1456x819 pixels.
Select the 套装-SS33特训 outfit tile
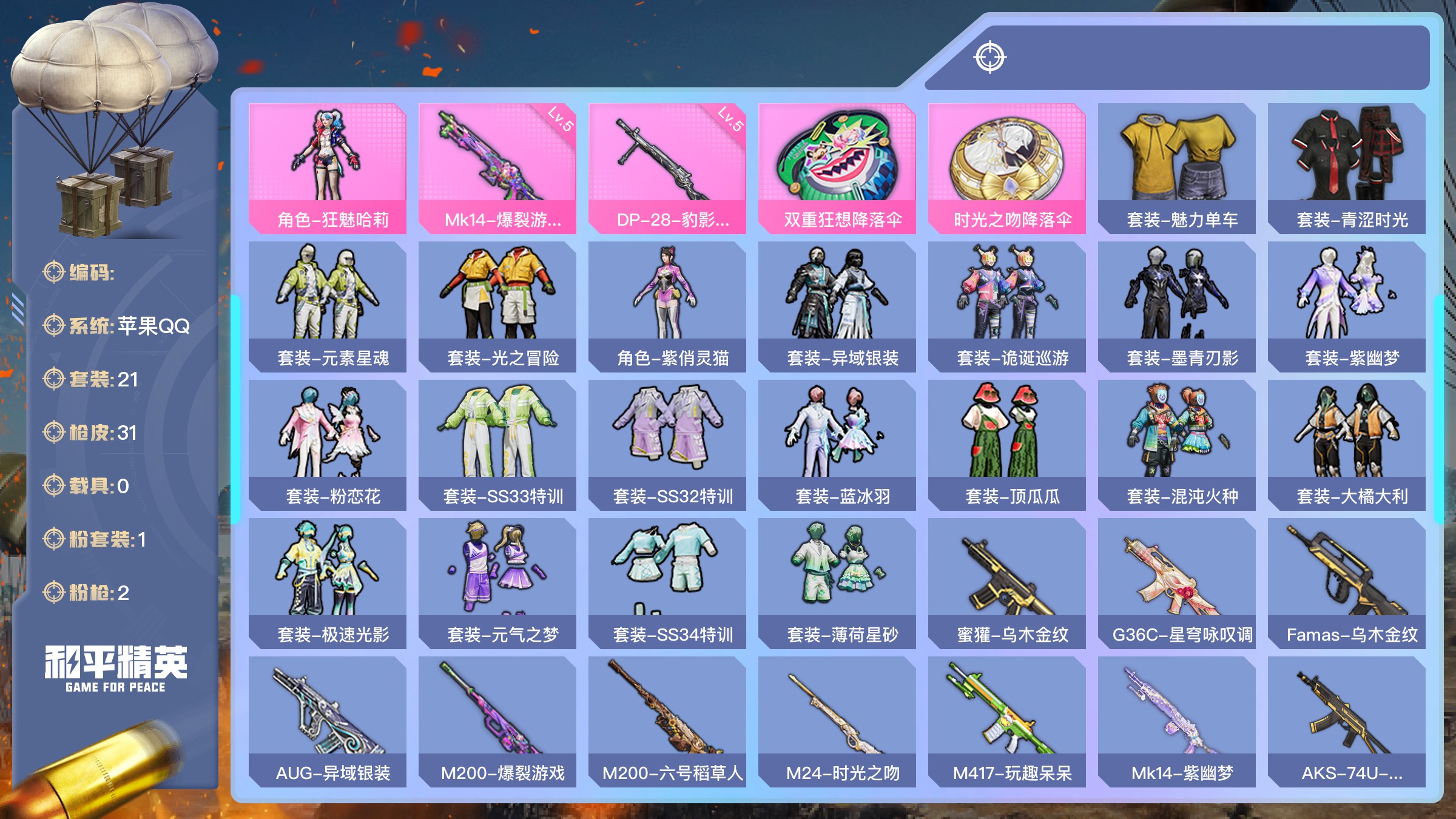[x=497, y=445]
